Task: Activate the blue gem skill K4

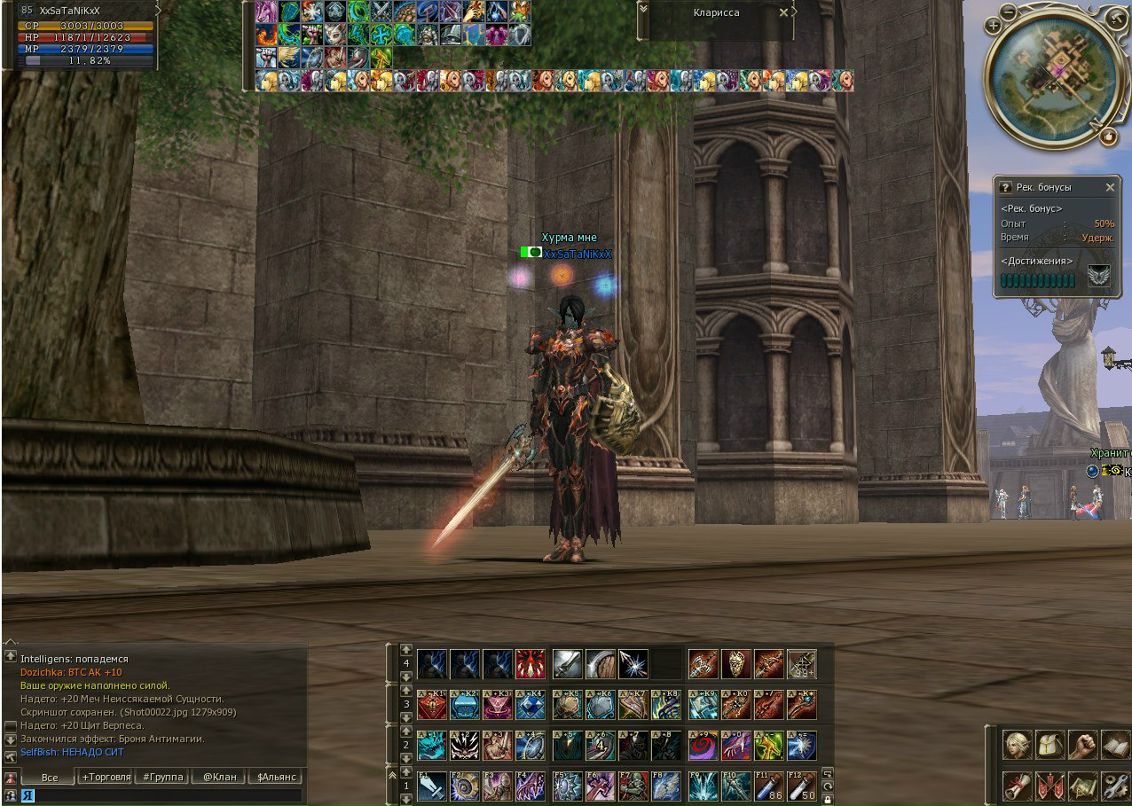Action: pyautogui.click(x=531, y=705)
